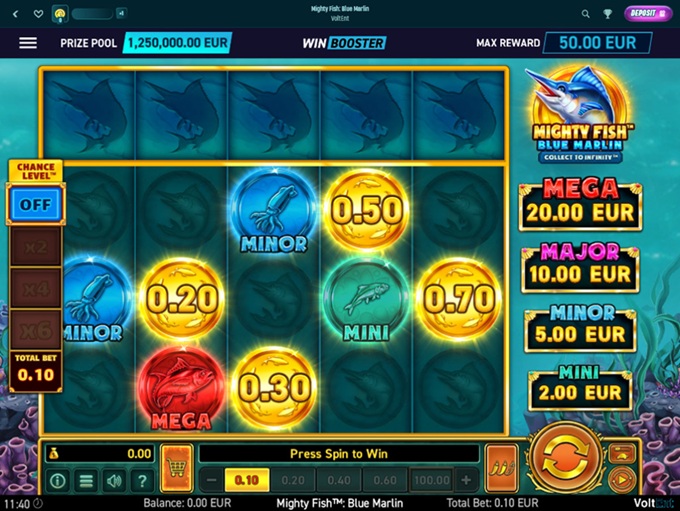The image size is (680, 511).
Task: Increase the bet with the plus button
Action: [466, 481]
